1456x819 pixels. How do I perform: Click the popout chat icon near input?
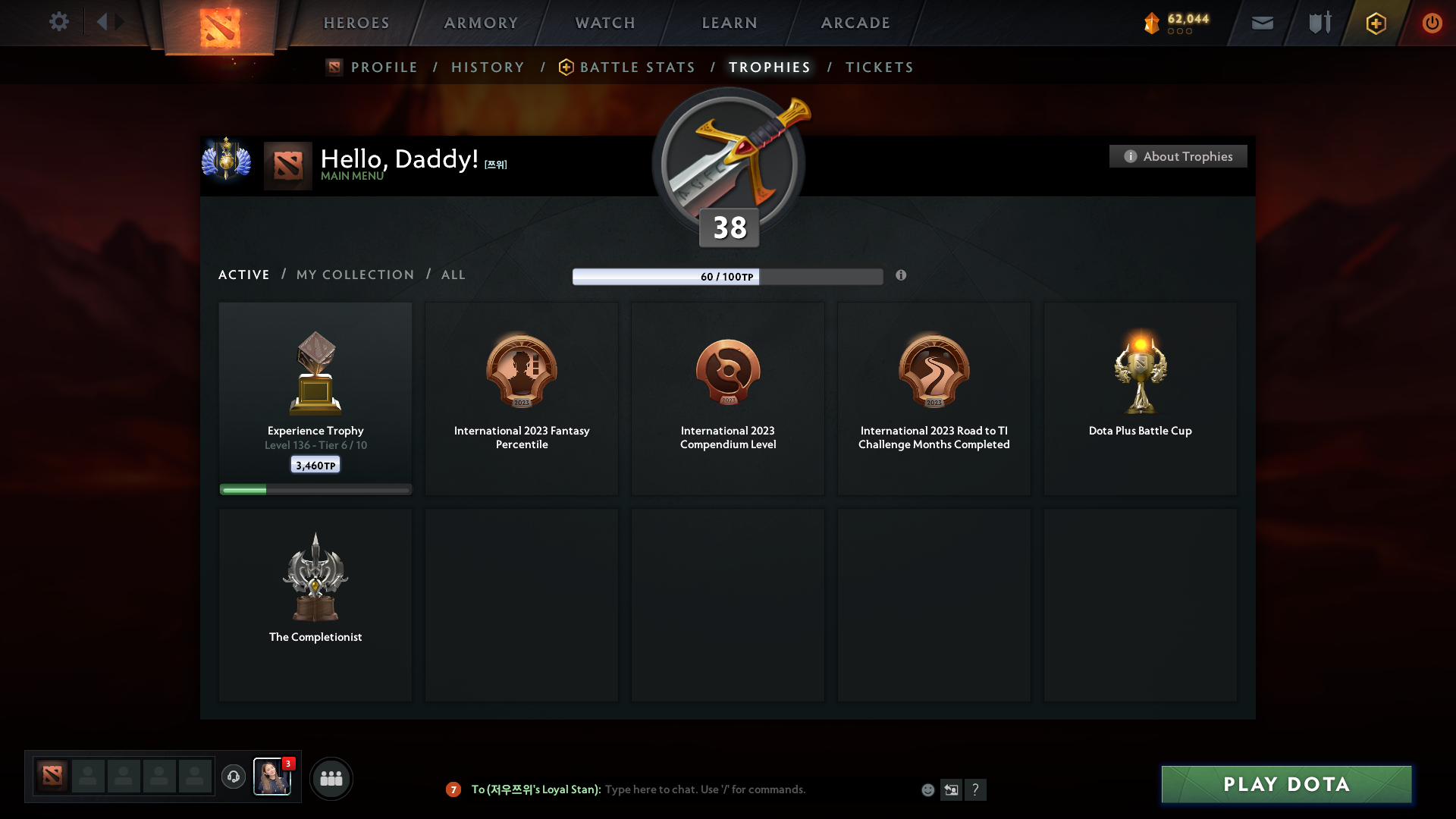(952, 789)
